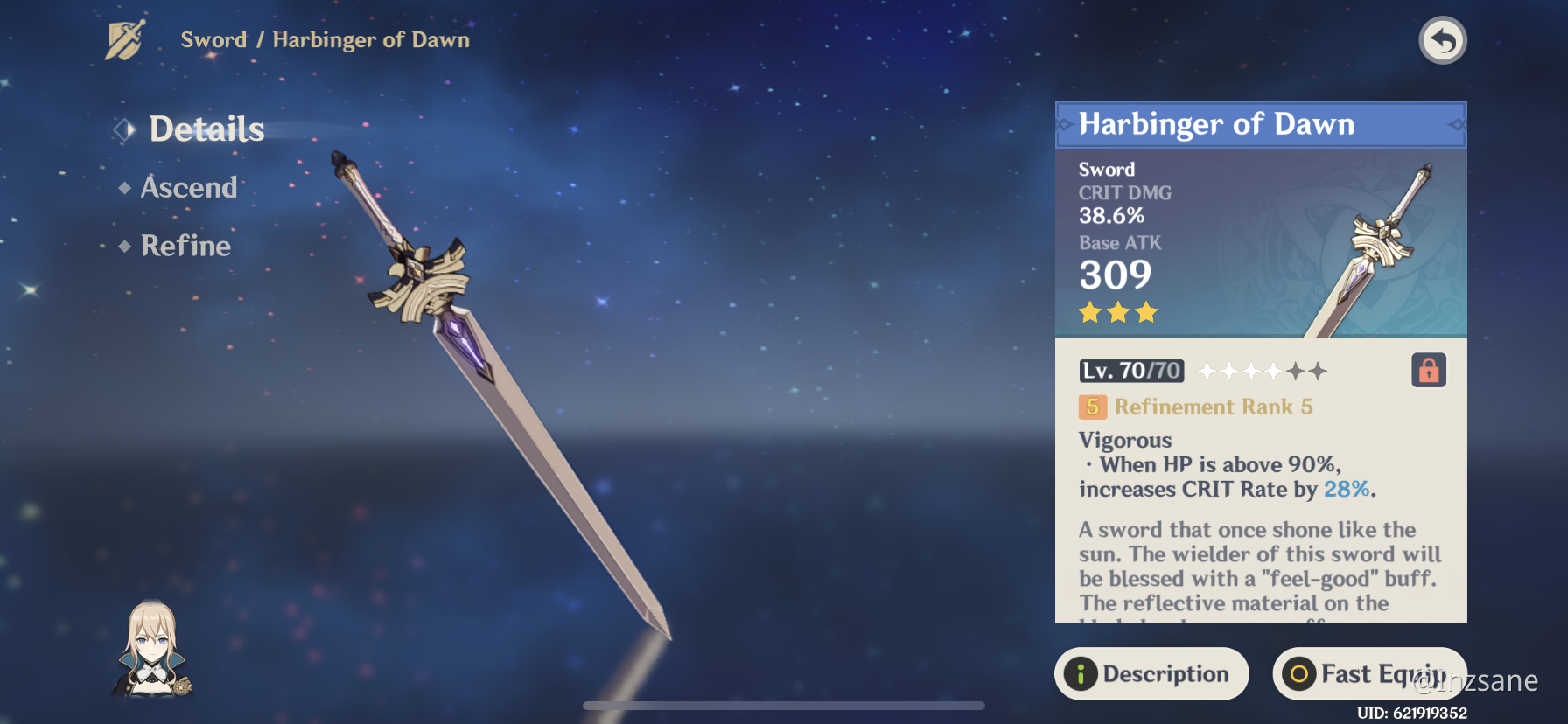Toggle the weapon lock to unlock Harbinger of Dawn
This screenshot has width=1568, height=724.
pos(1427,371)
